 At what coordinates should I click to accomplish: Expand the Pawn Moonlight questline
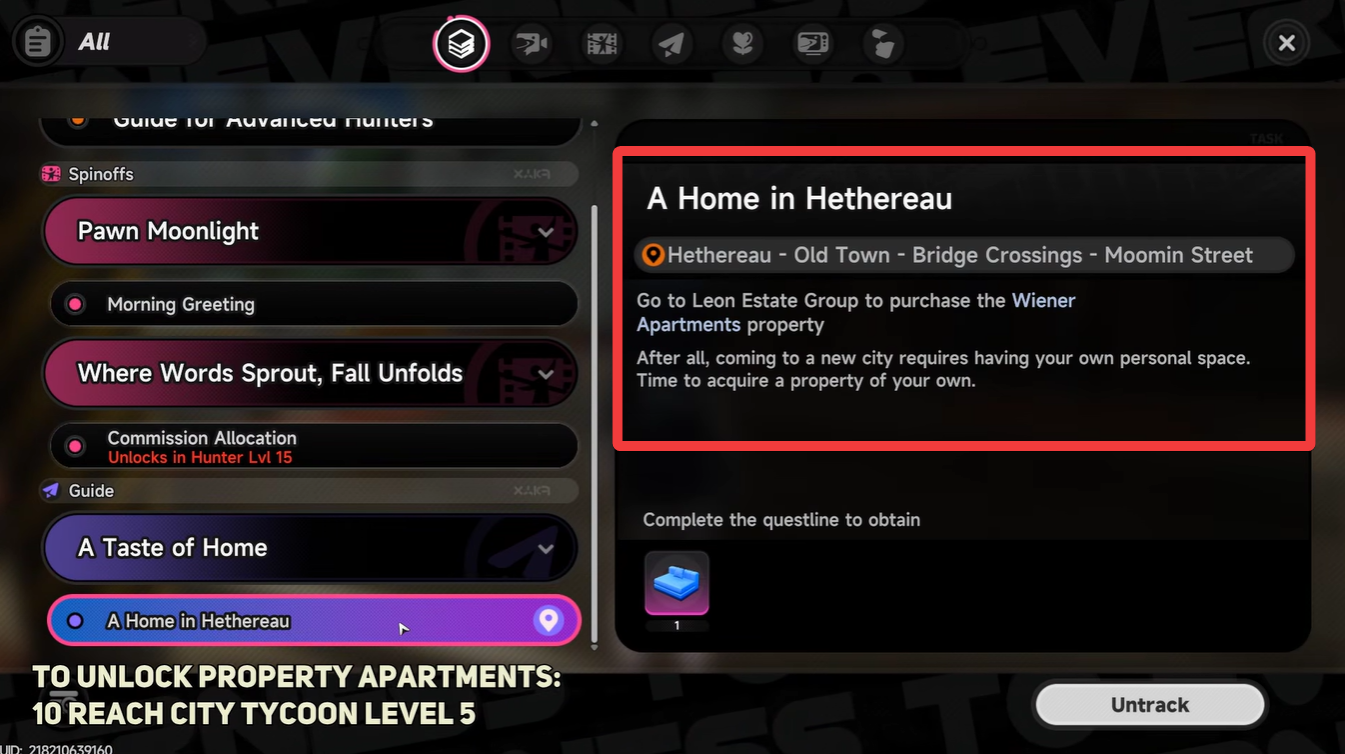(x=546, y=231)
